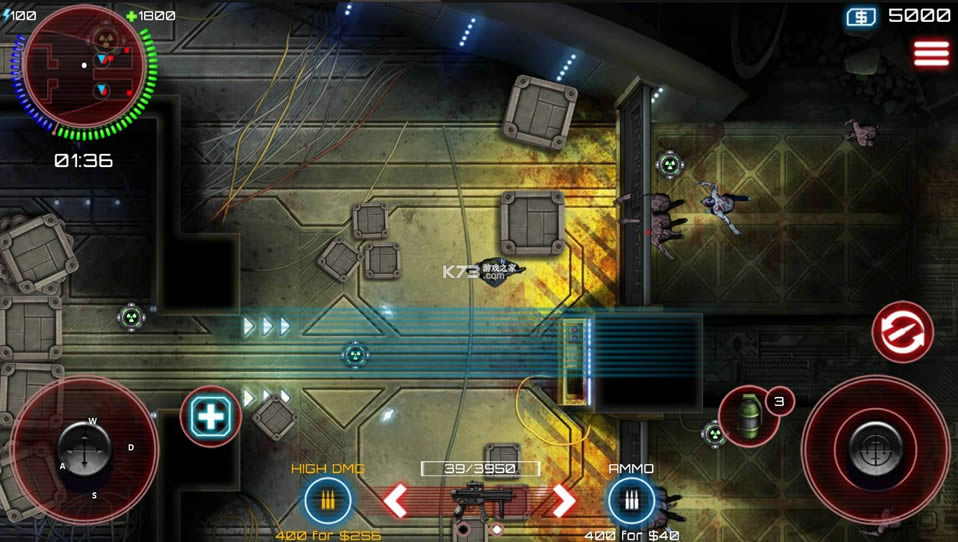Throw a grenade

[x=748, y=415]
